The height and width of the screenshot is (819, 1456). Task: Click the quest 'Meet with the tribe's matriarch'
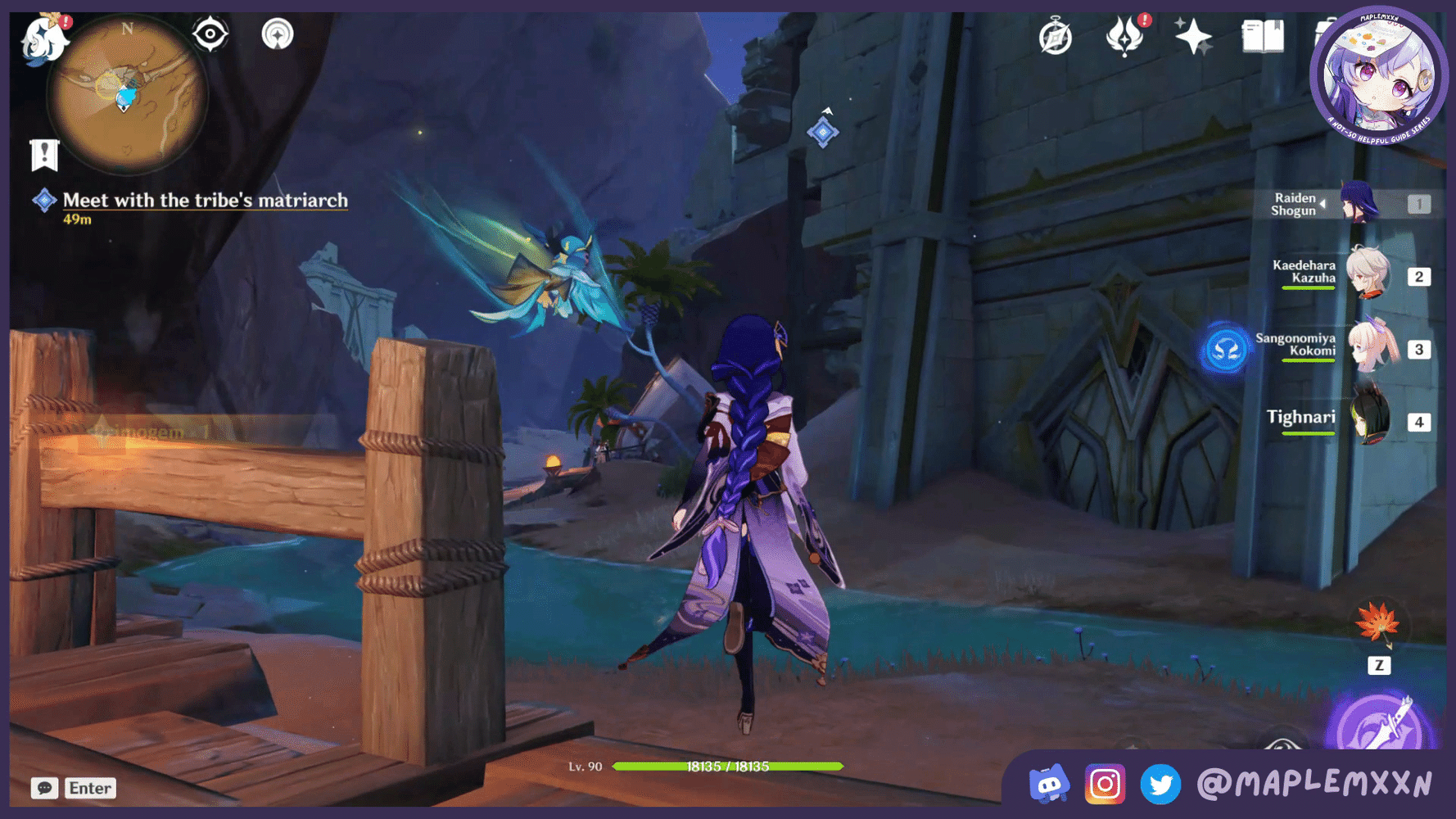pos(204,201)
